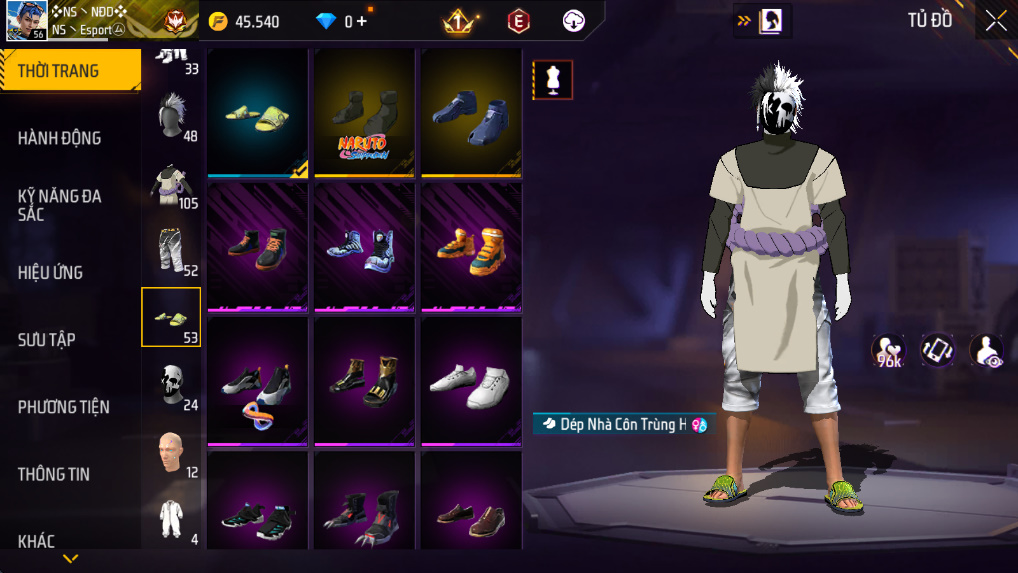Click the mannequin outfit preset icon
Image resolution: width=1018 pixels, height=573 pixels.
pyautogui.click(x=552, y=80)
